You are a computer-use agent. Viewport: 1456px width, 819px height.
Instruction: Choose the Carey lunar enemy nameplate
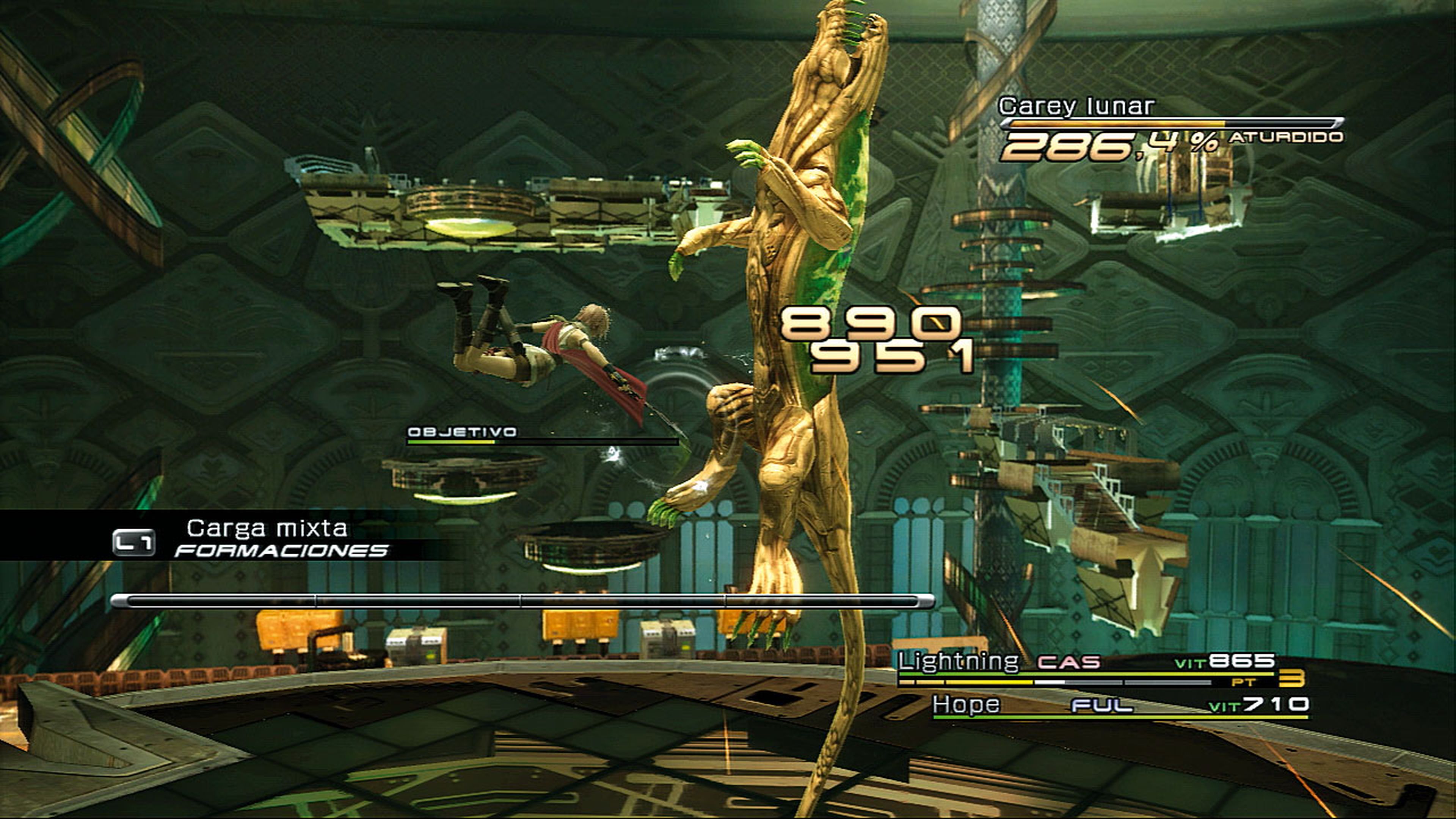click(x=1077, y=106)
